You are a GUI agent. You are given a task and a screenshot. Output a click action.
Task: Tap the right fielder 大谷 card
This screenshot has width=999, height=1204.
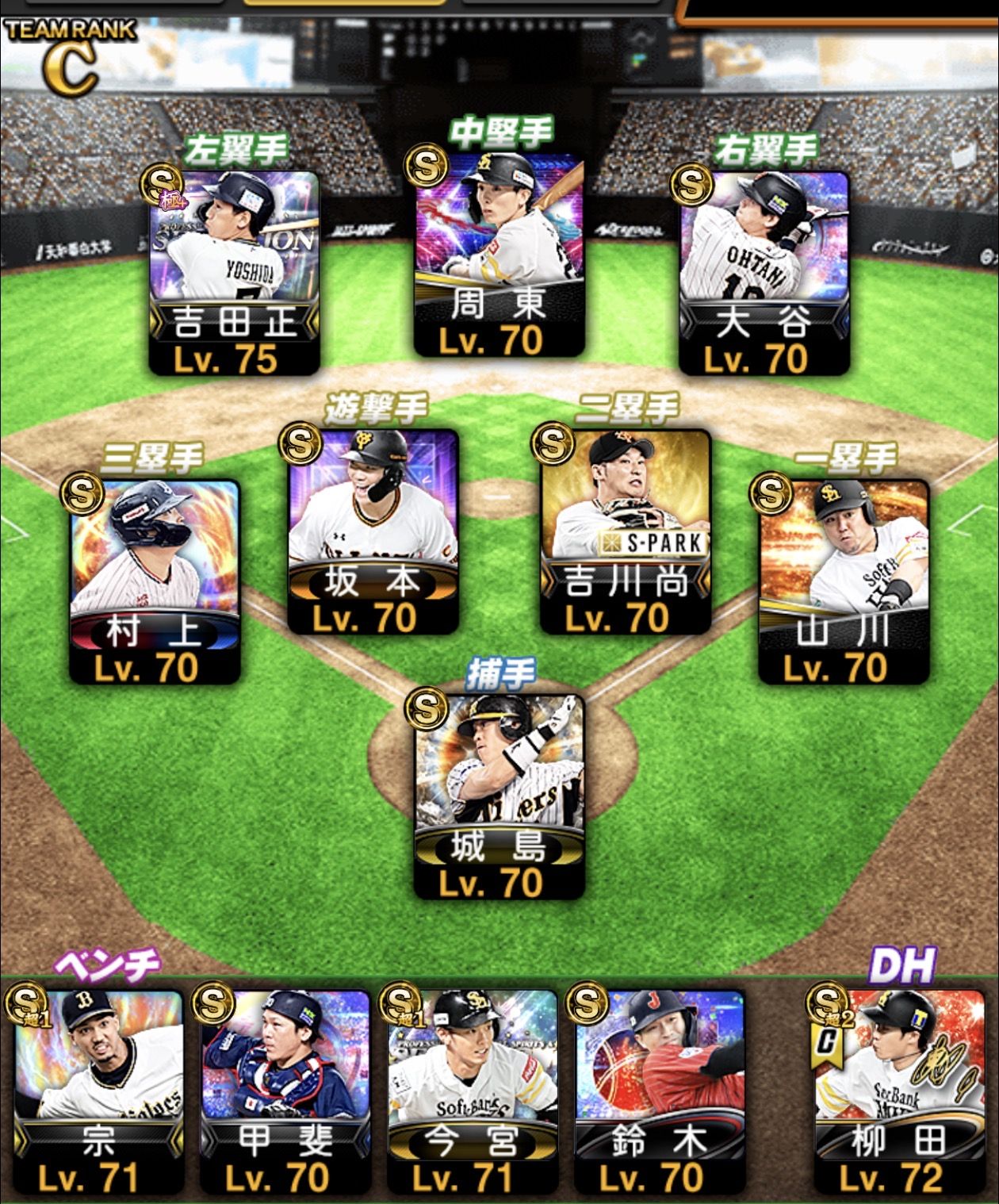click(x=764, y=272)
